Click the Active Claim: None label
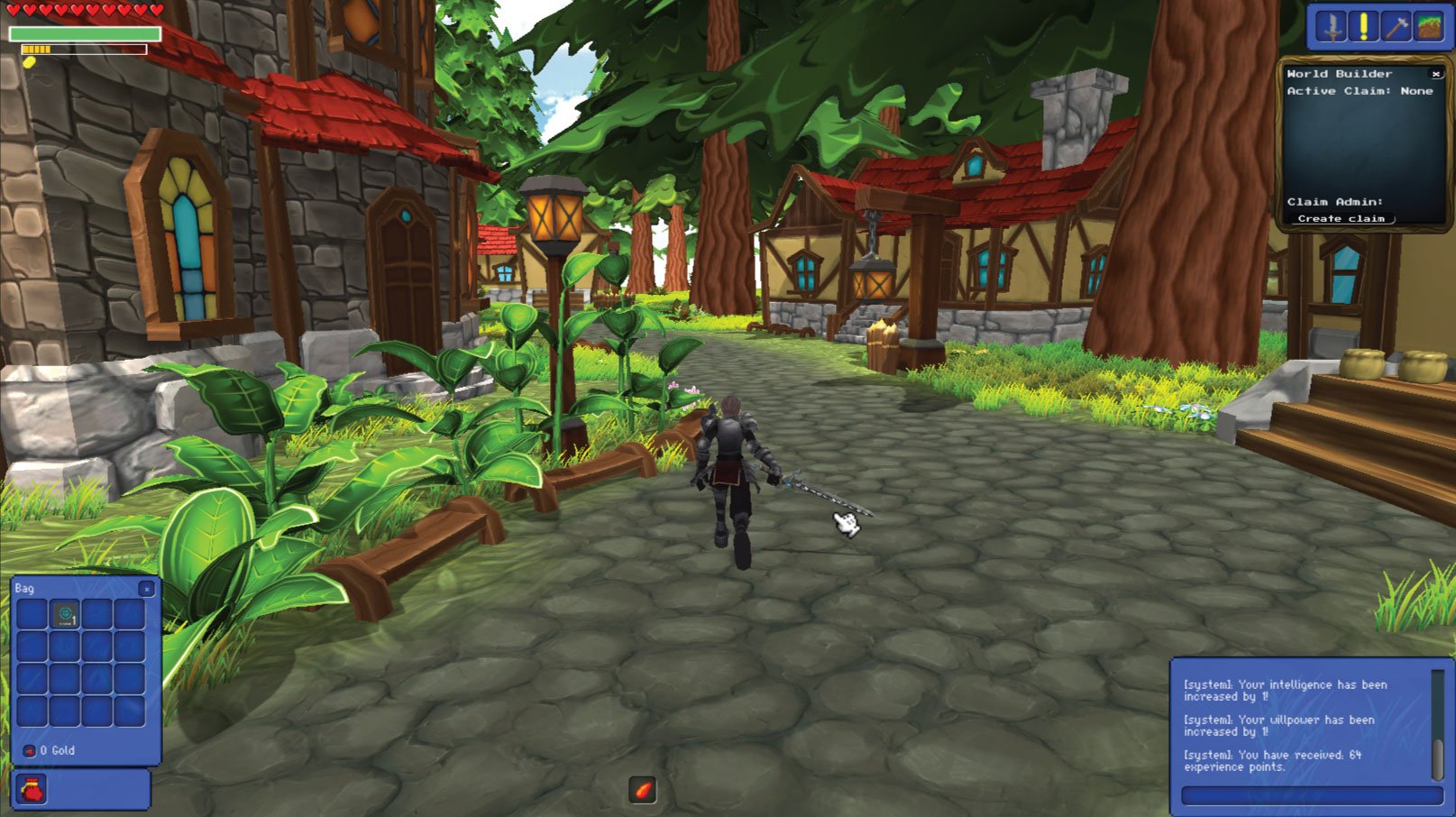This screenshot has height=817, width=1456. coord(1361,91)
